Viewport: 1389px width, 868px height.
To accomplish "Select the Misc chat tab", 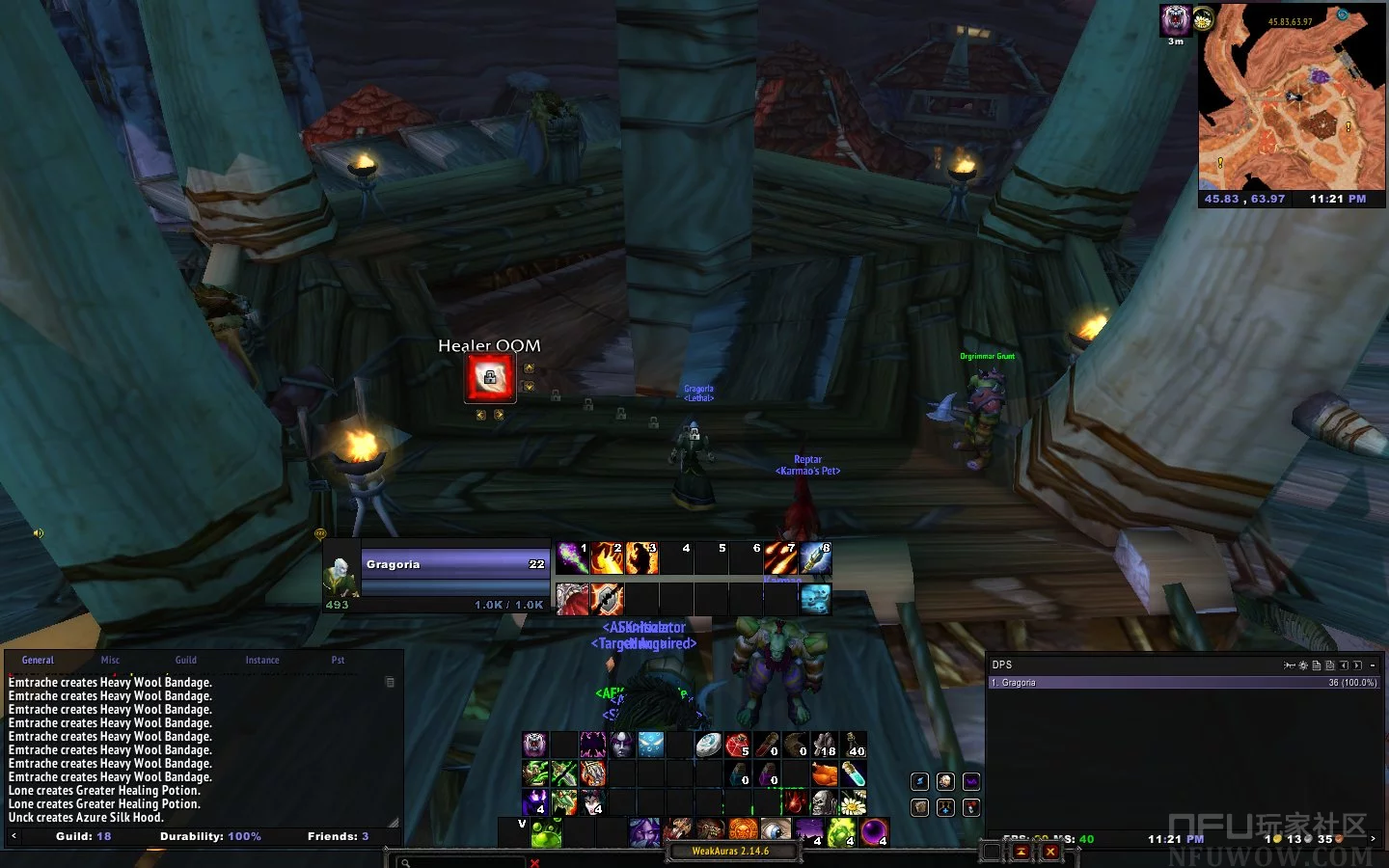I will pyautogui.click(x=111, y=661).
